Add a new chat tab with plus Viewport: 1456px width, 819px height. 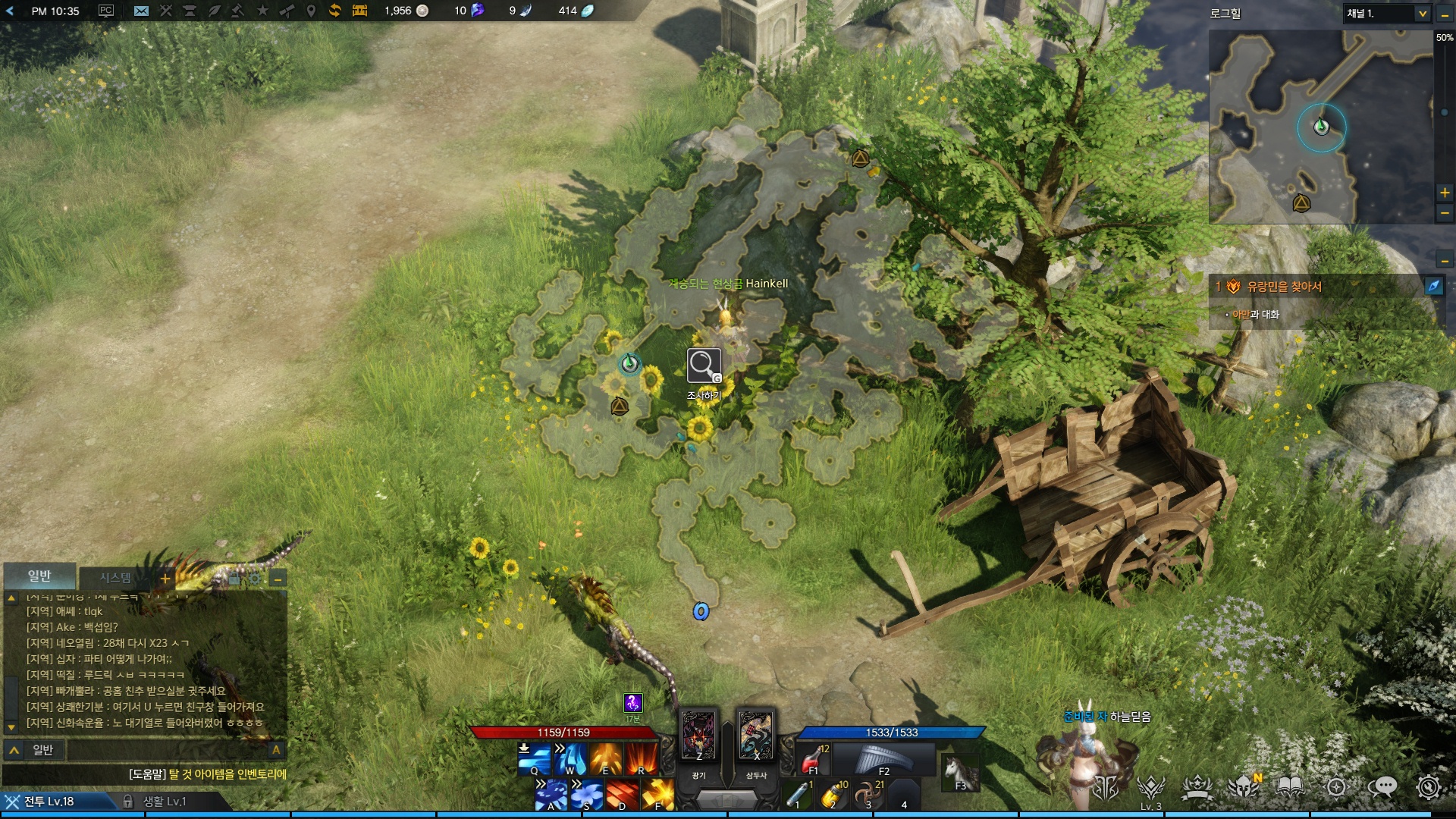click(x=165, y=579)
